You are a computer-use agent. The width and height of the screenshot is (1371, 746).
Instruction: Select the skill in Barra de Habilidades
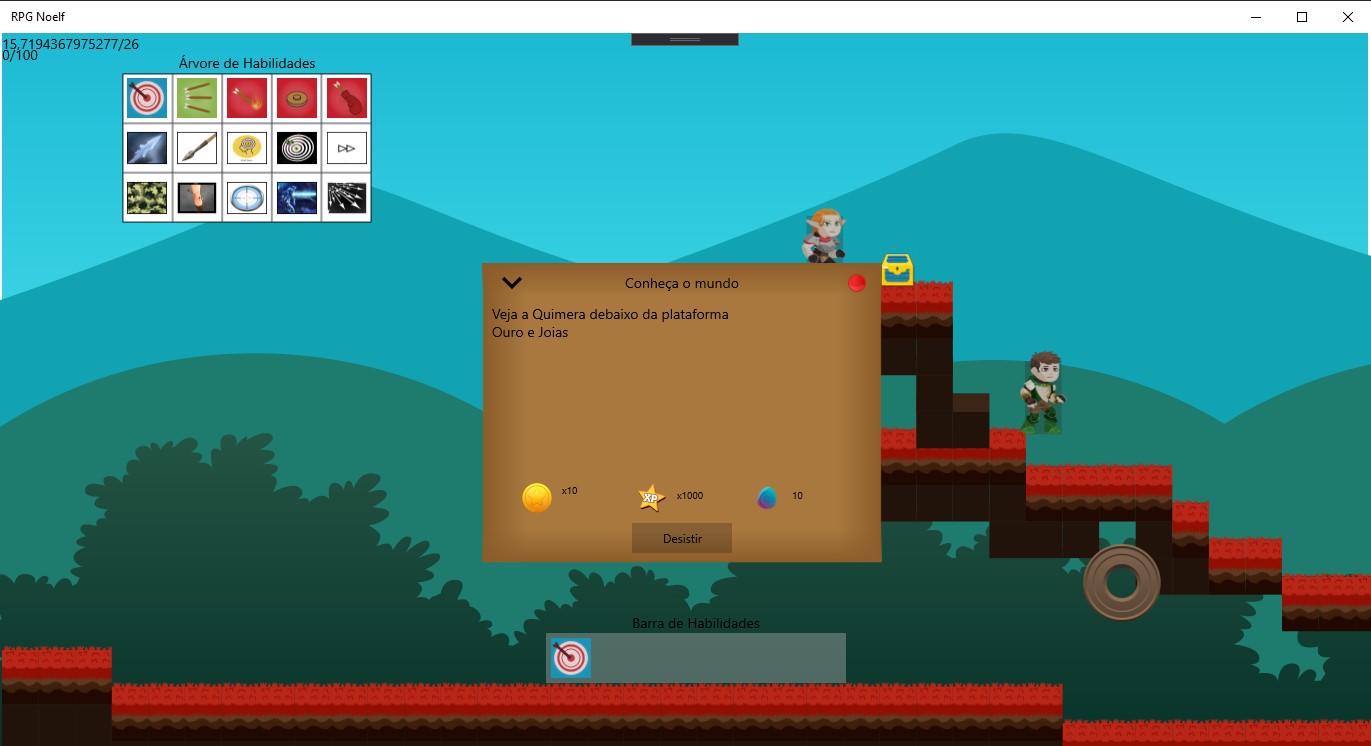point(570,658)
